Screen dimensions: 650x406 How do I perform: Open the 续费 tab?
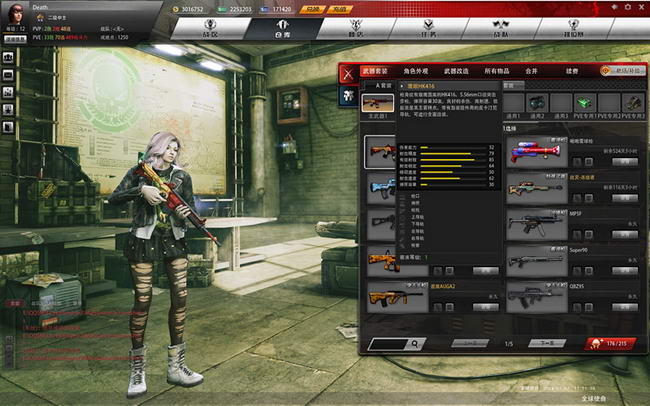point(572,71)
